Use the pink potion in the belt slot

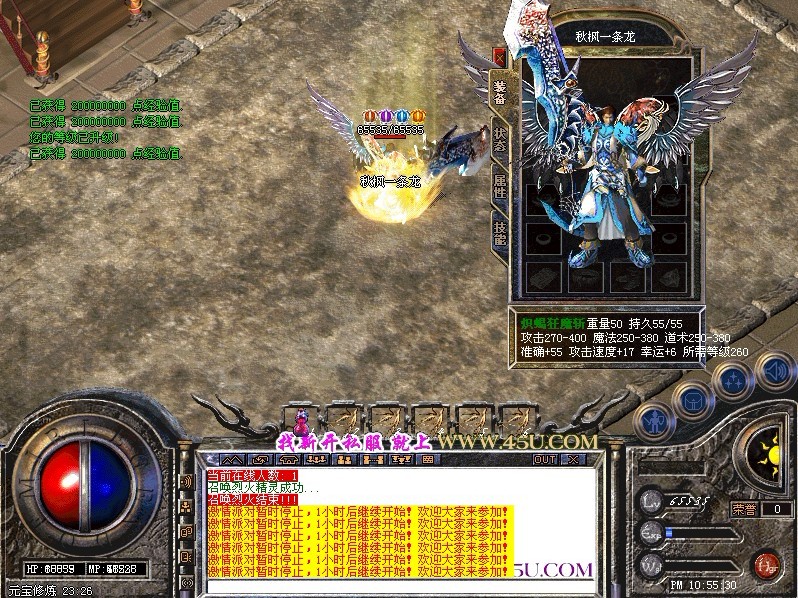click(x=301, y=418)
